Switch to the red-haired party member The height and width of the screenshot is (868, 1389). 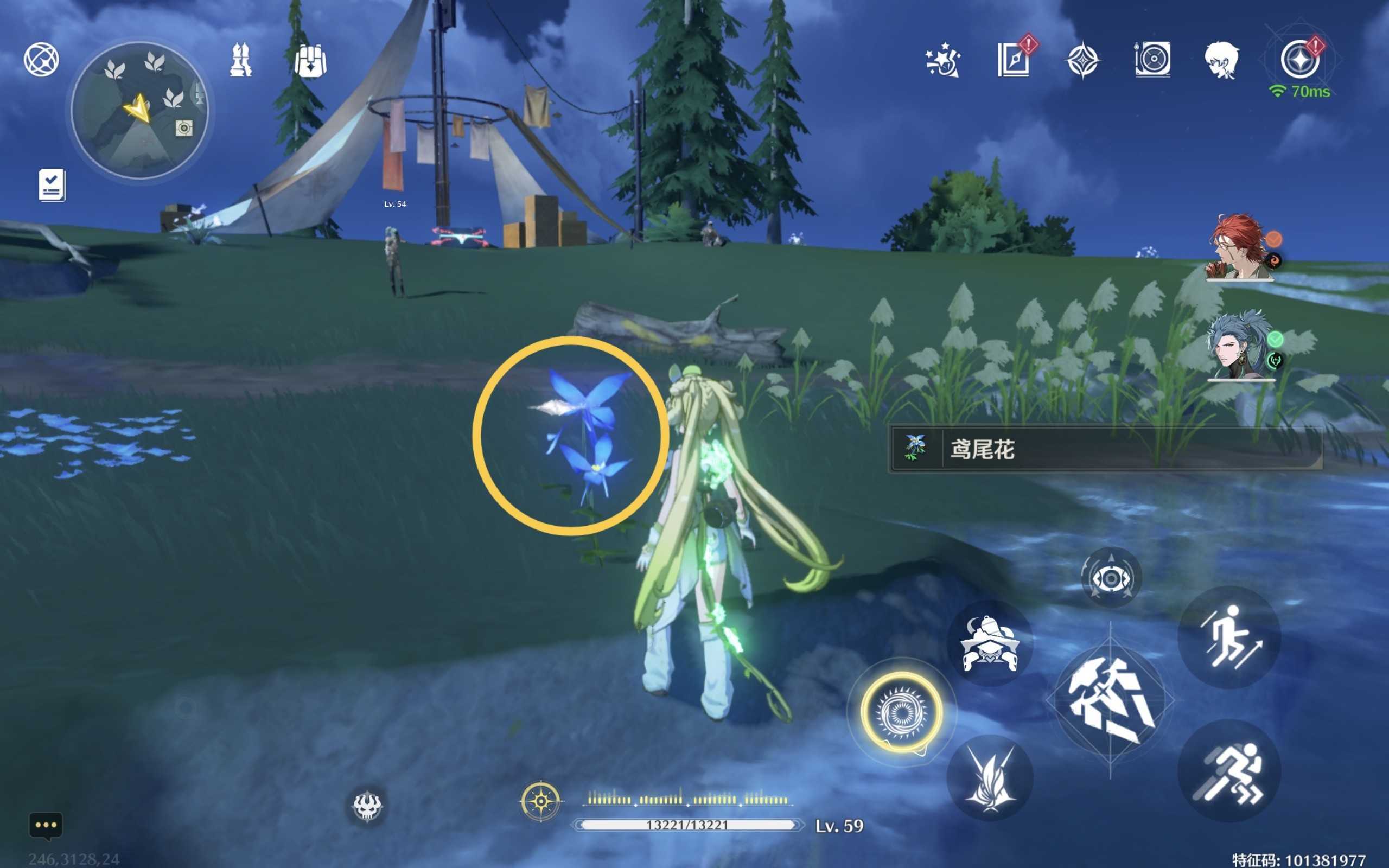[1240, 248]
